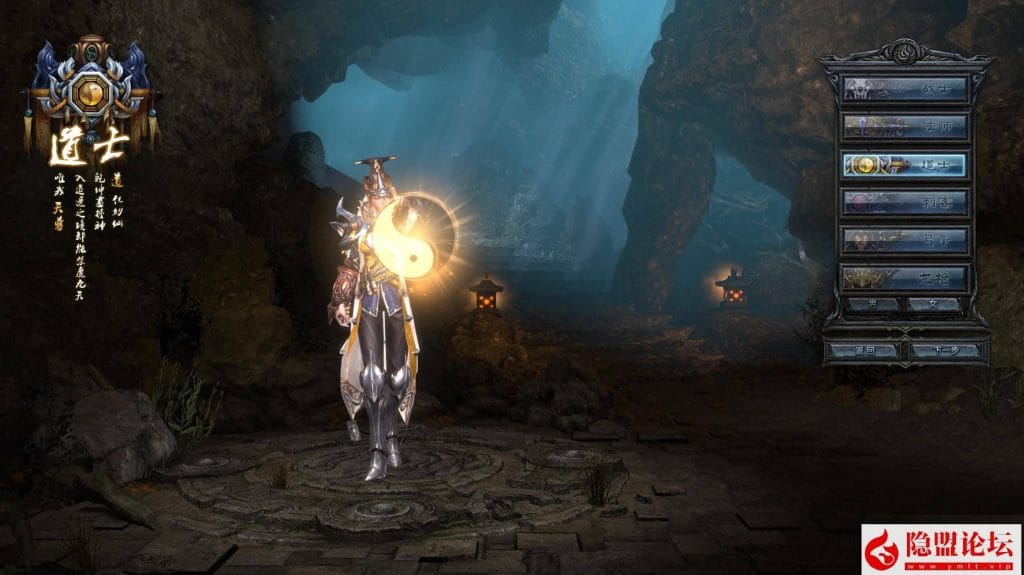Choose the 法师 (Mage) class

coord(905,127)
